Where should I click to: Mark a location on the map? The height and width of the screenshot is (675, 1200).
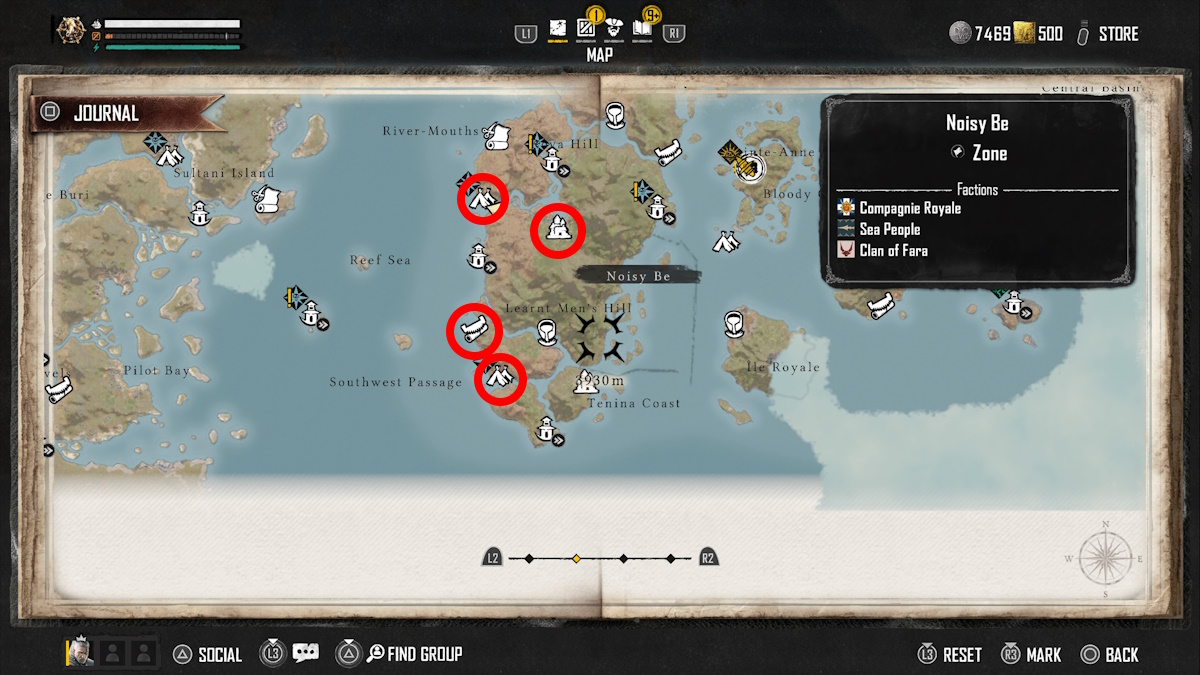1032,655
